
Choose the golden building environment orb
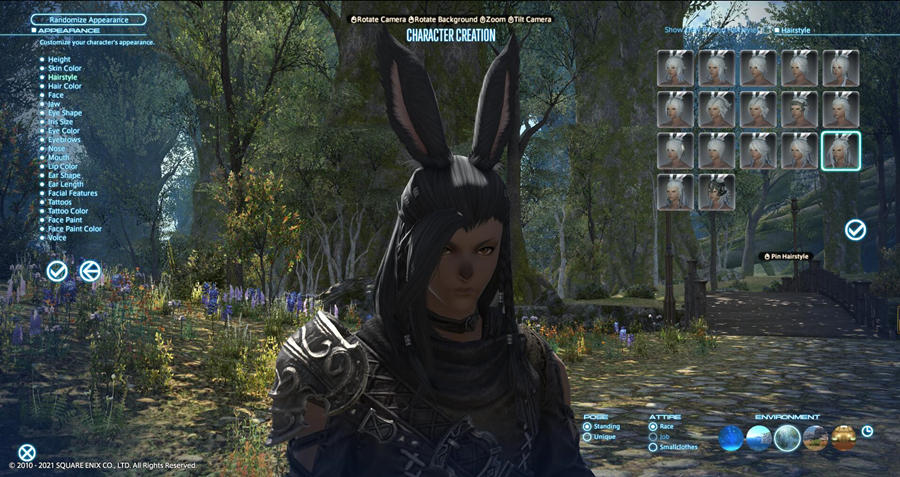(843, 438)
